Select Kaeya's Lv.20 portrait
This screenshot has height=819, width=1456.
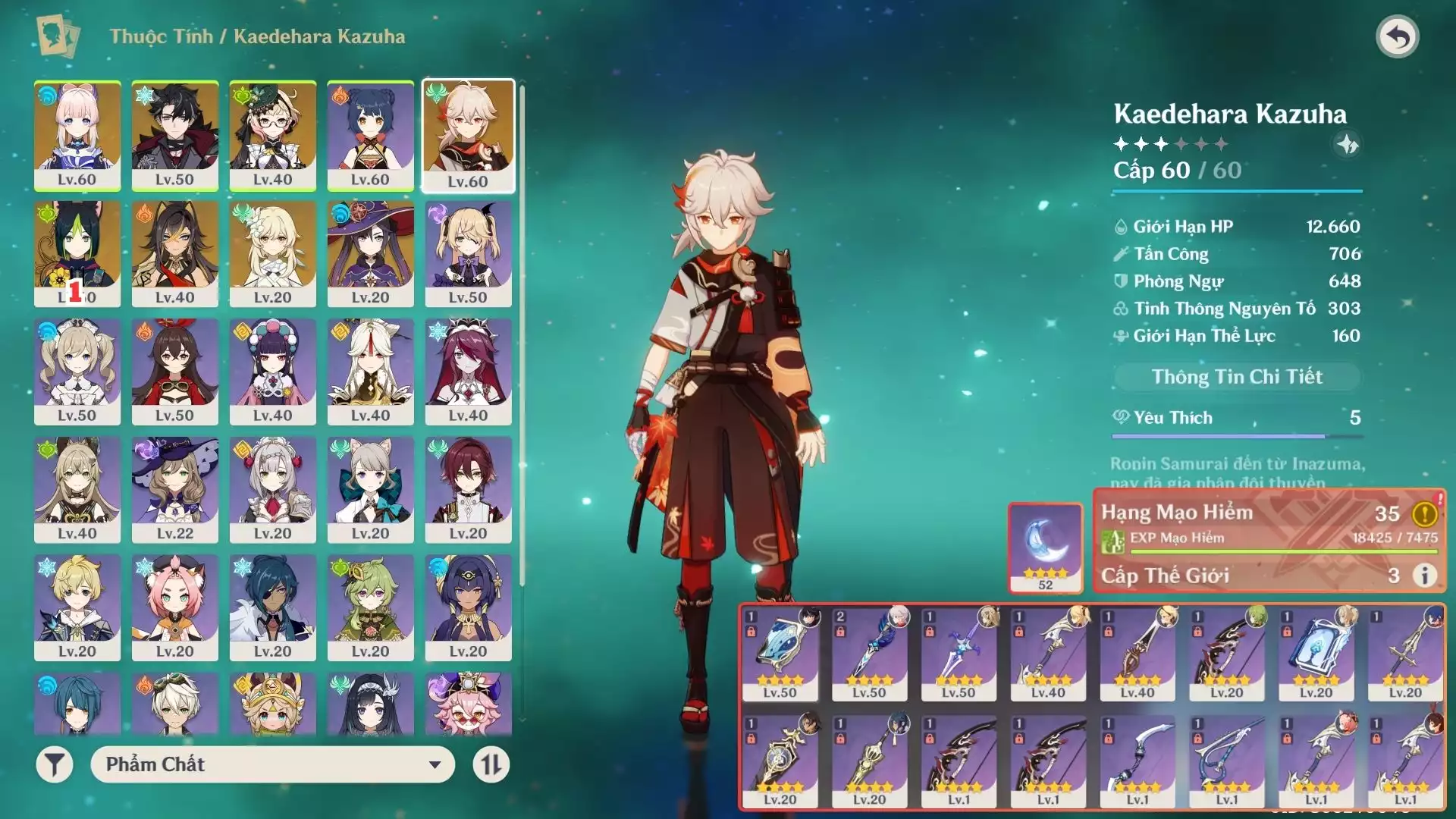[273, 607]
